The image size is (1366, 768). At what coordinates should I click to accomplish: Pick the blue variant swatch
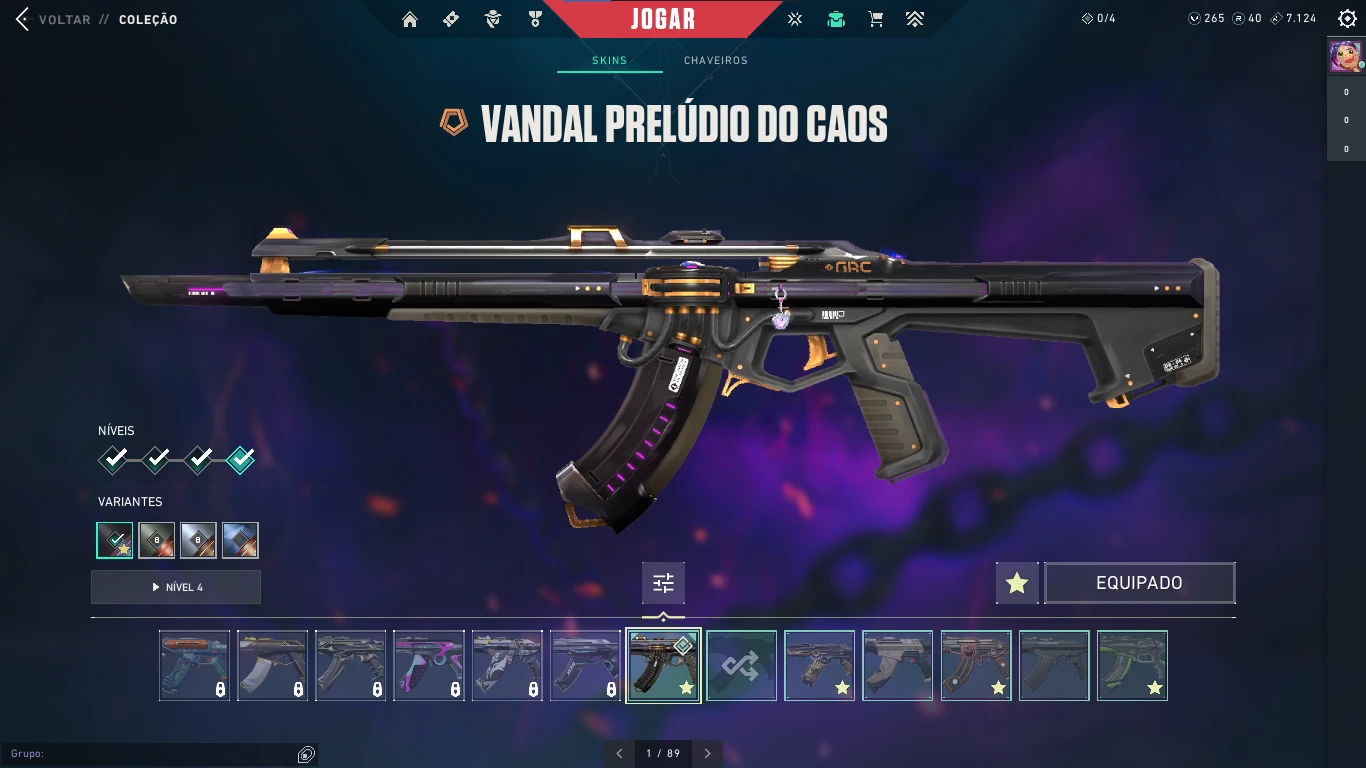[240, 540]
